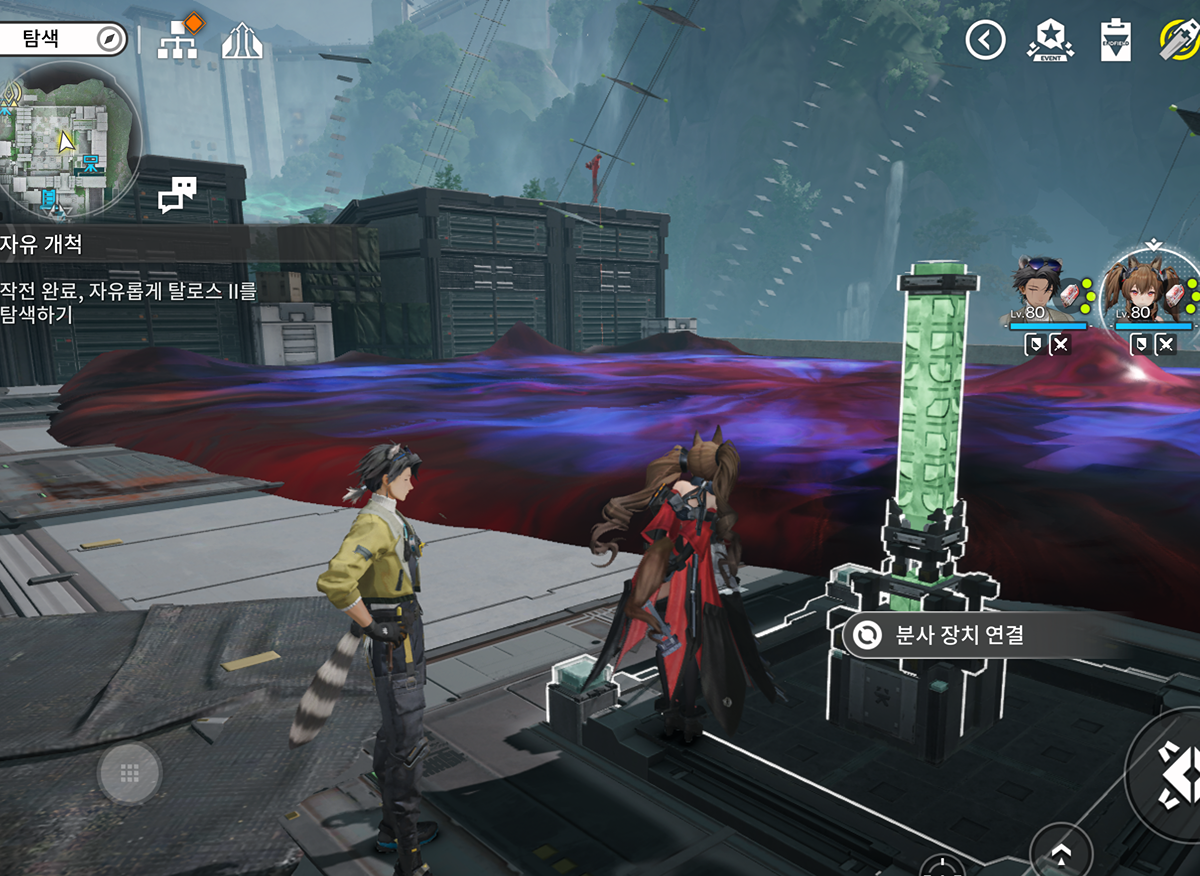This screenshot has height=876, width=1200.
Task: Open the EVENT star icon
Action: pos(1049,40)
